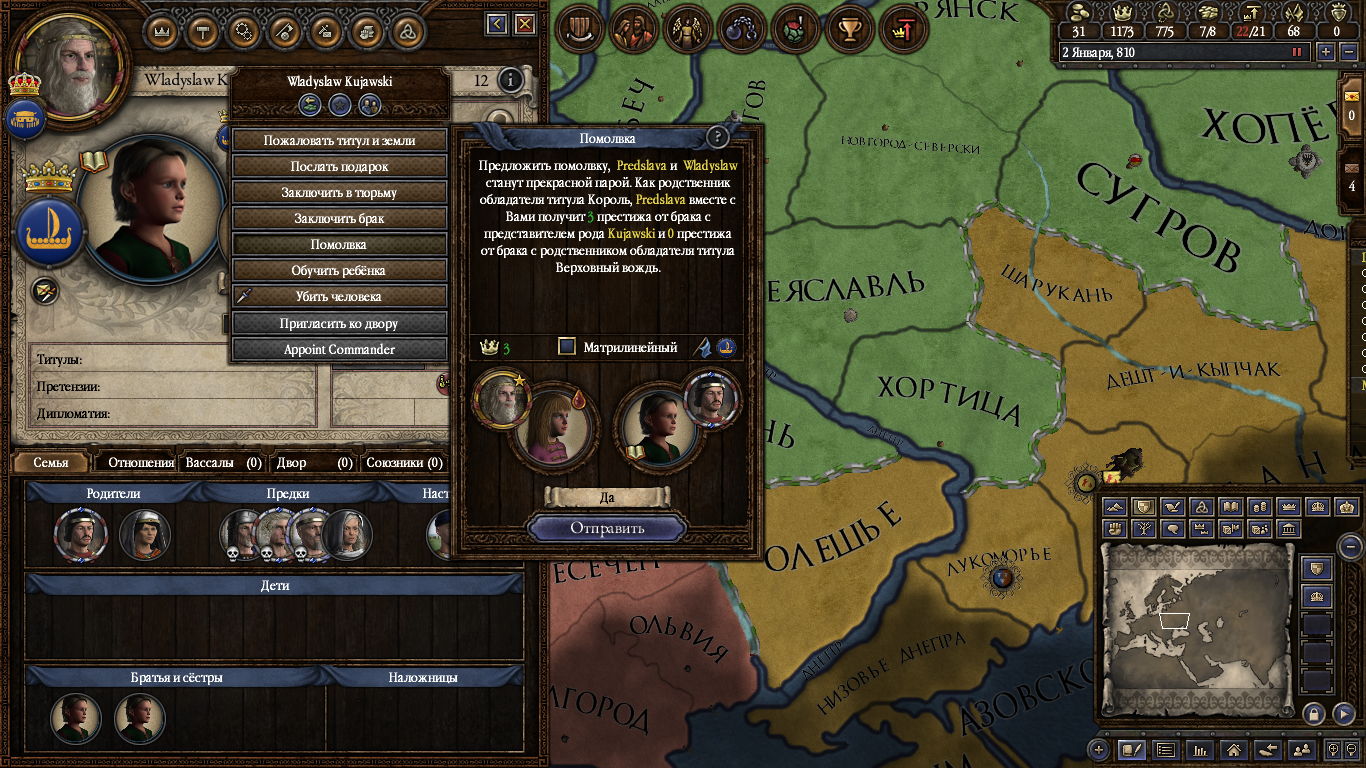Pick Обучить ребёнка in the menu
The width and height of the screenshot is (1366, 768).
[339, 271]
